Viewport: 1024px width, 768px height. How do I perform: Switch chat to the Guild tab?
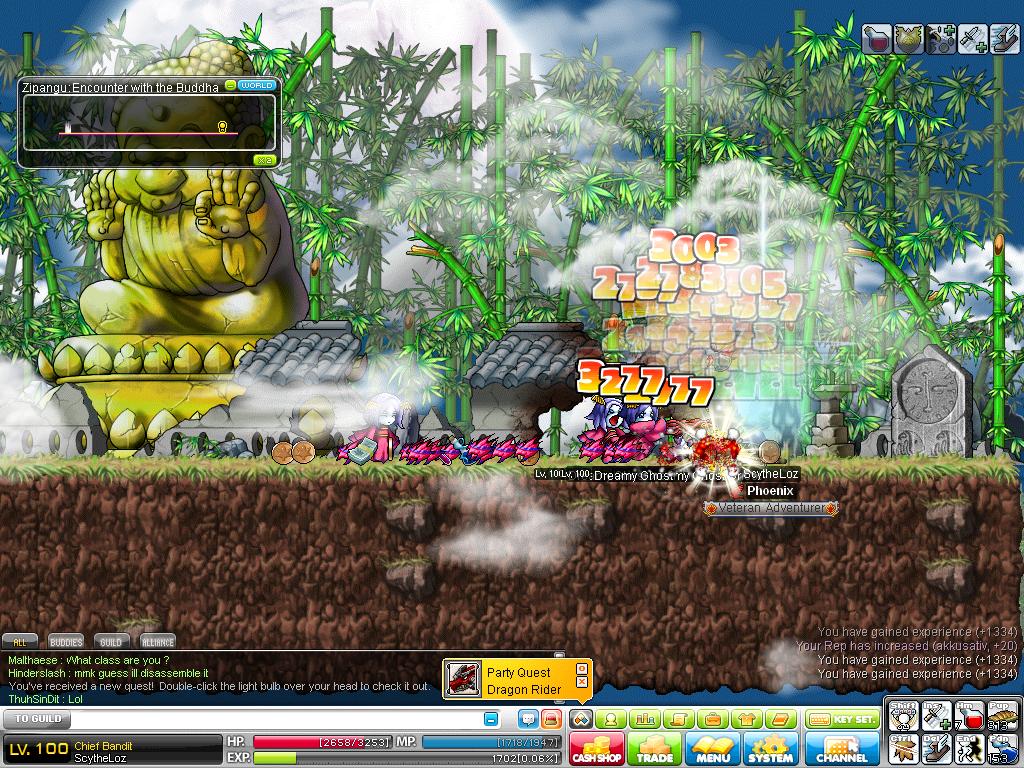tap(111, 642)
